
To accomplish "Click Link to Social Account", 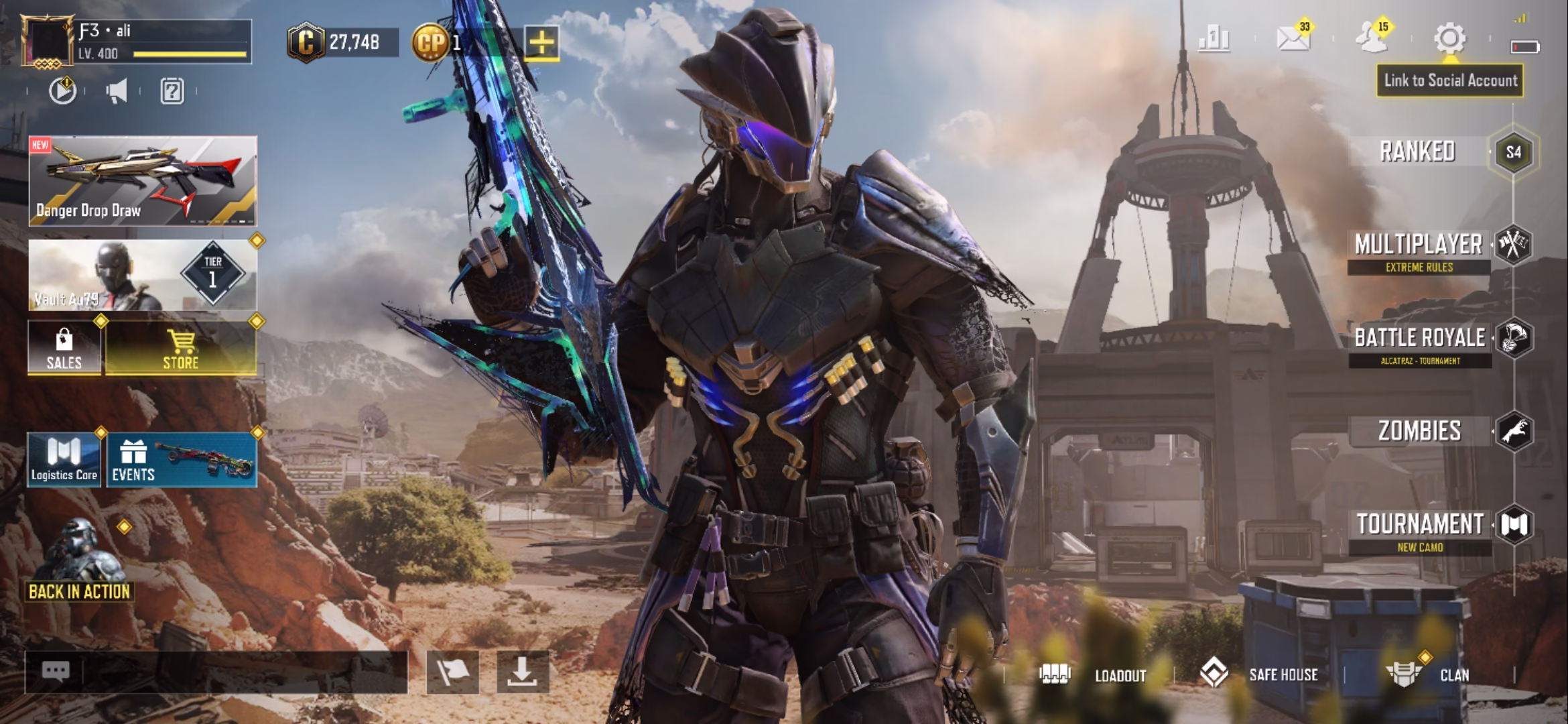I will pyautogui.click(x=1450, y=80).
